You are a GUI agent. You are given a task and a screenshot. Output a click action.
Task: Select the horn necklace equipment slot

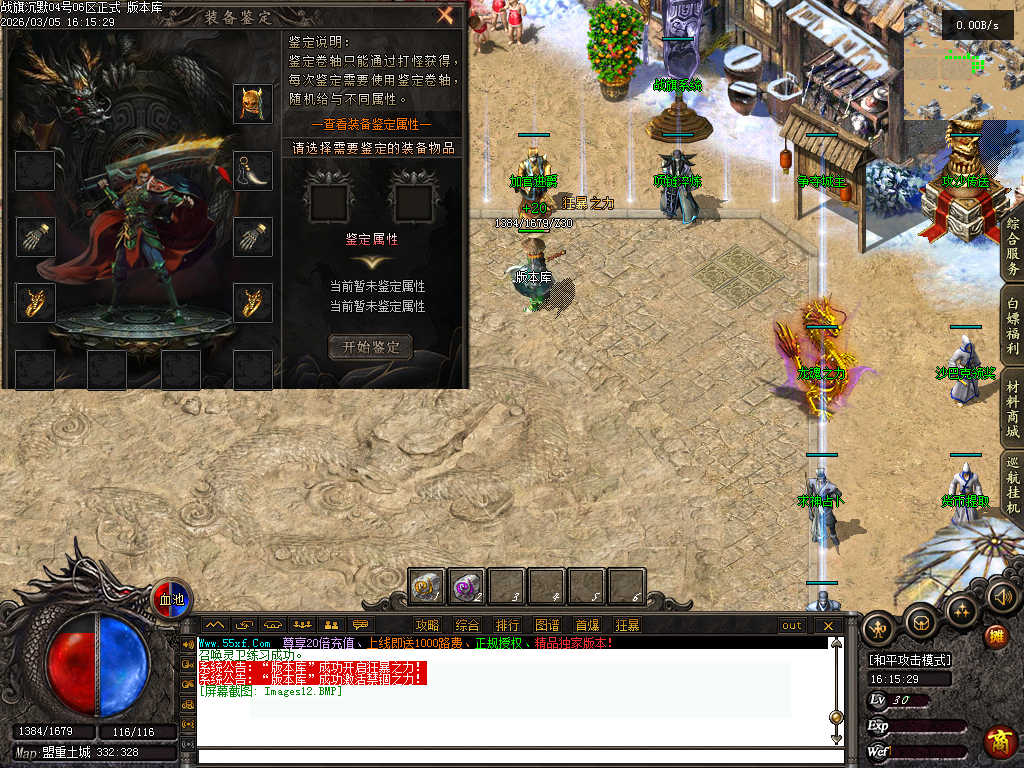pyautogui.click(x=253, y=171)
